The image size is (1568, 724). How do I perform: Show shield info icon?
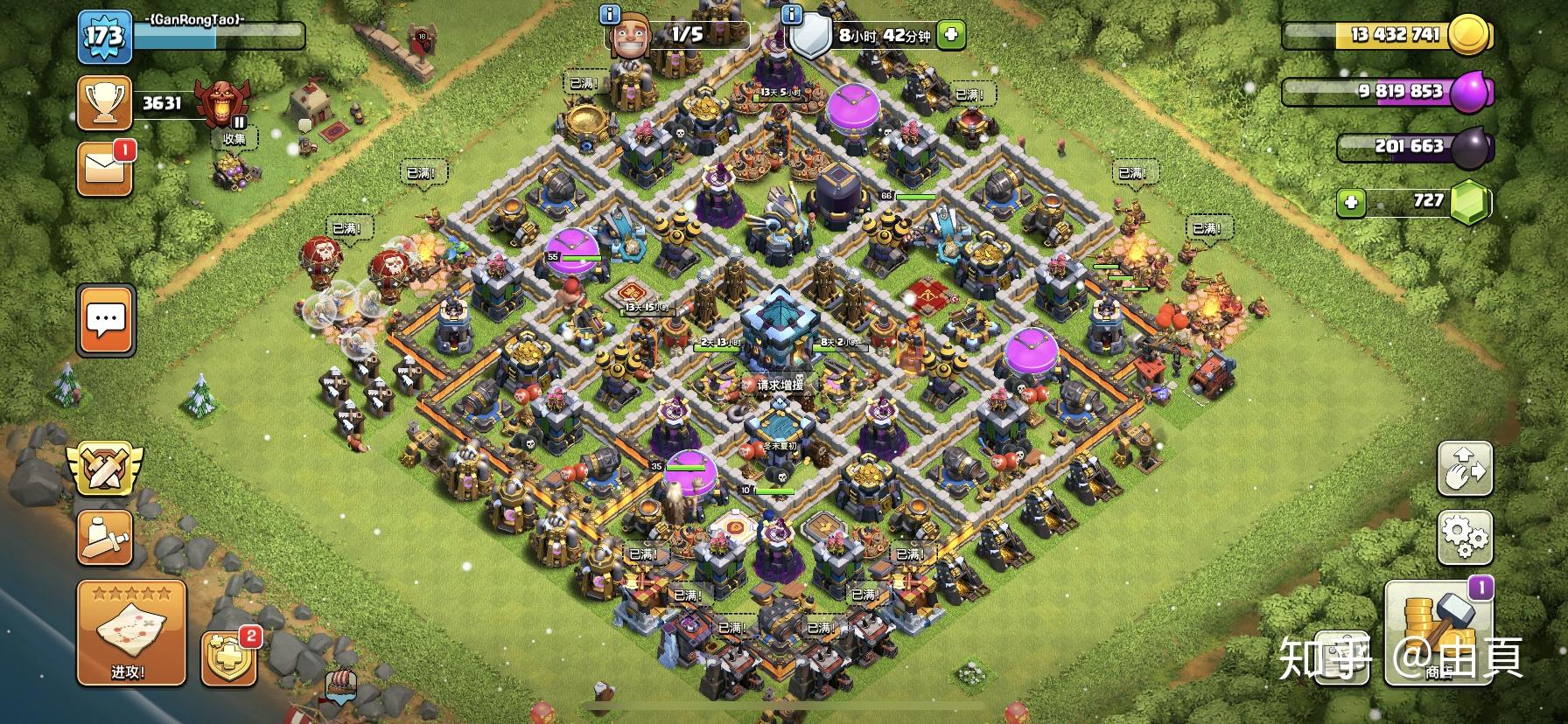[x=792, y=14]
